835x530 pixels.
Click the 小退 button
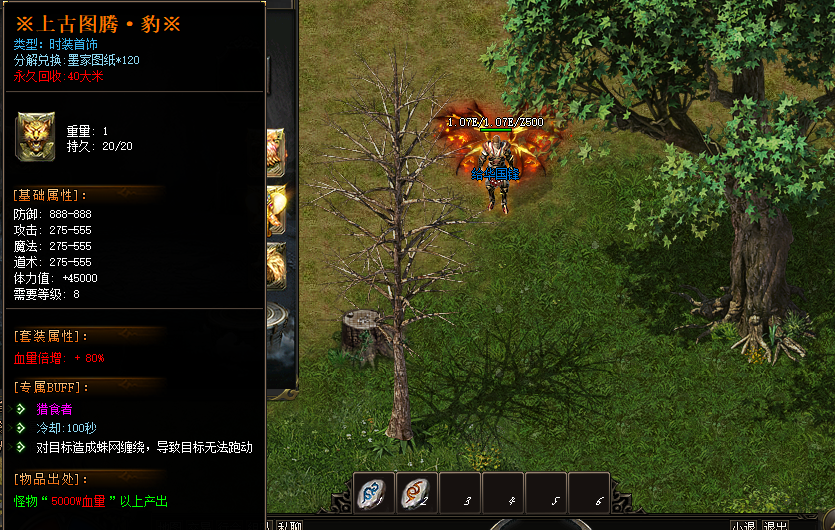tap(743, 525)
